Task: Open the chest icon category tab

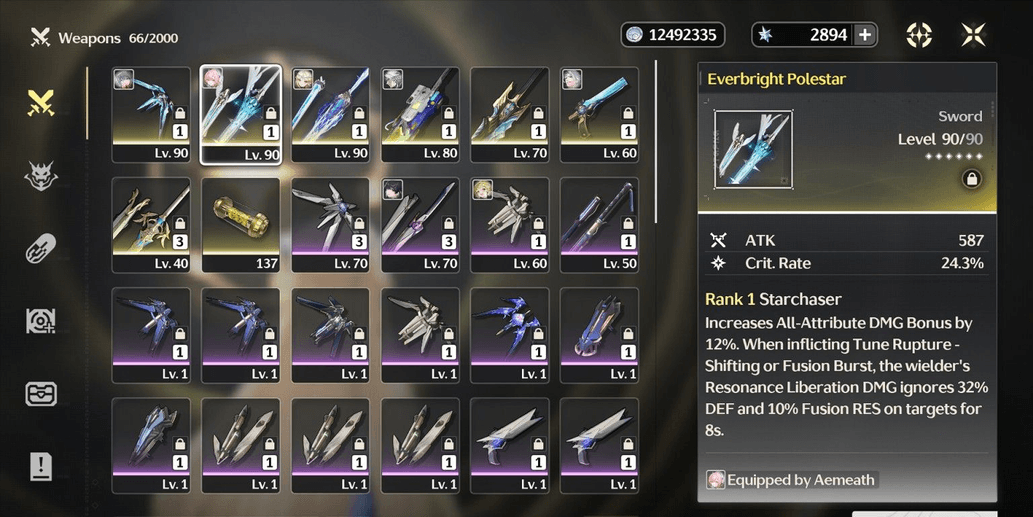Action: click(40, 393)
